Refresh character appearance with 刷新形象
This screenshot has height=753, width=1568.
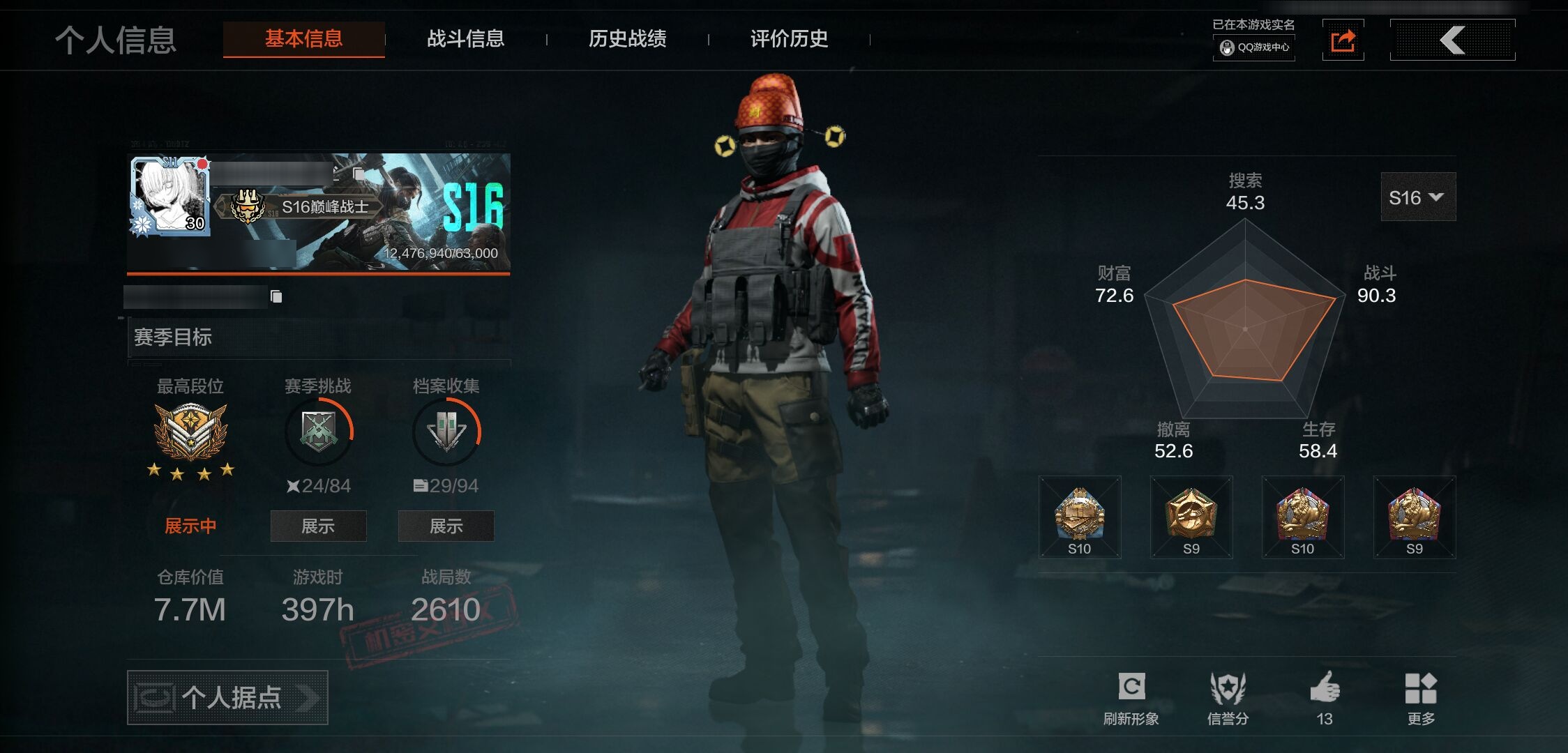click(1131, 698)
